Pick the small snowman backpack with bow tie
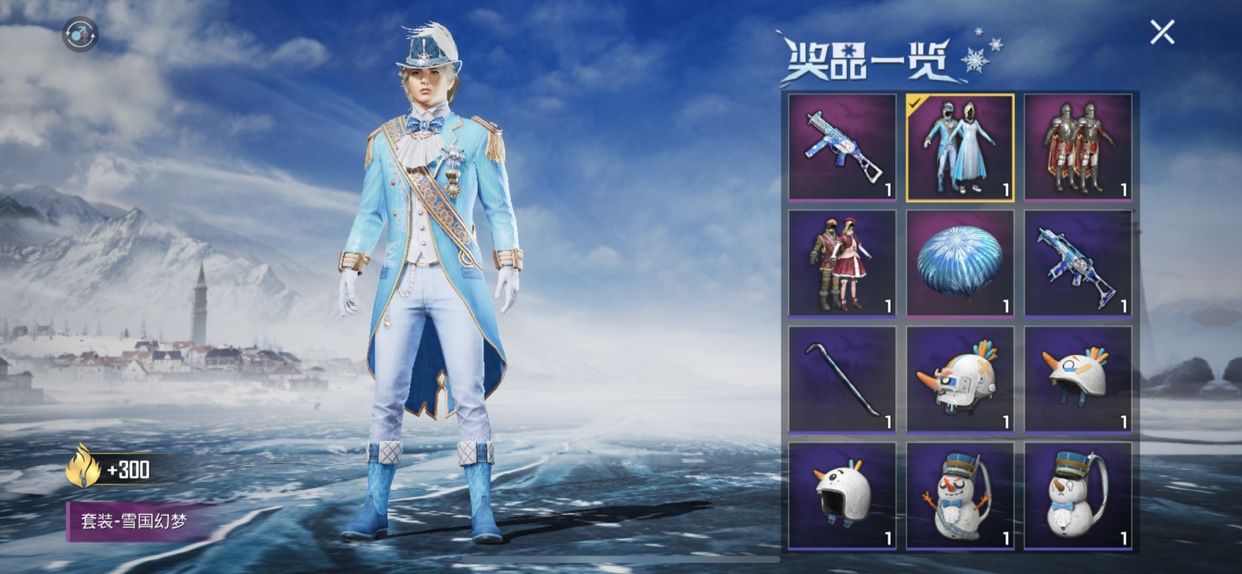The width and height of the screenshot is (1242, 574). [x=1078, y=495]
